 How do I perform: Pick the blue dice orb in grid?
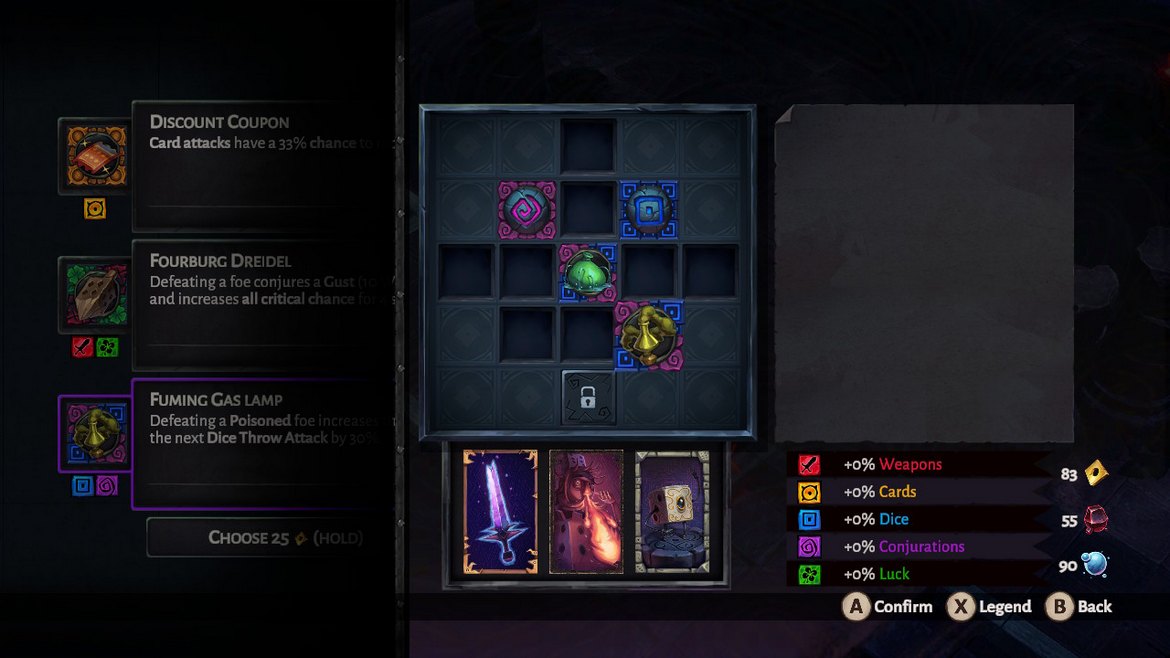coord(649,209)
